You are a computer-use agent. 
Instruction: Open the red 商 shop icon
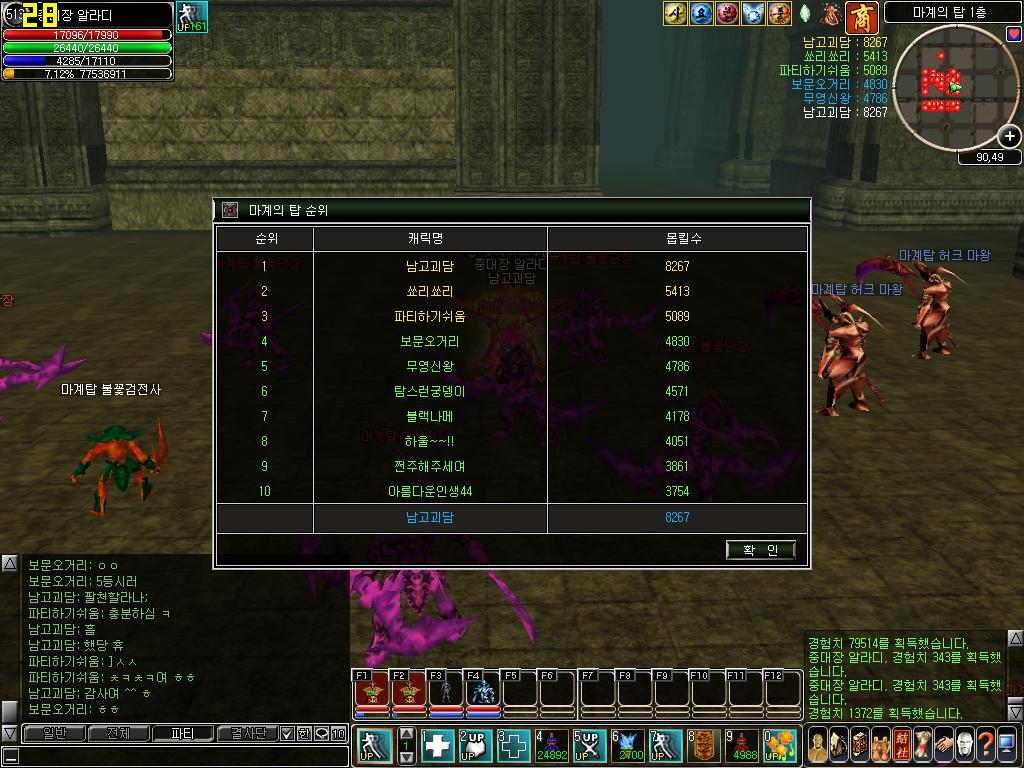coord(860,16)
